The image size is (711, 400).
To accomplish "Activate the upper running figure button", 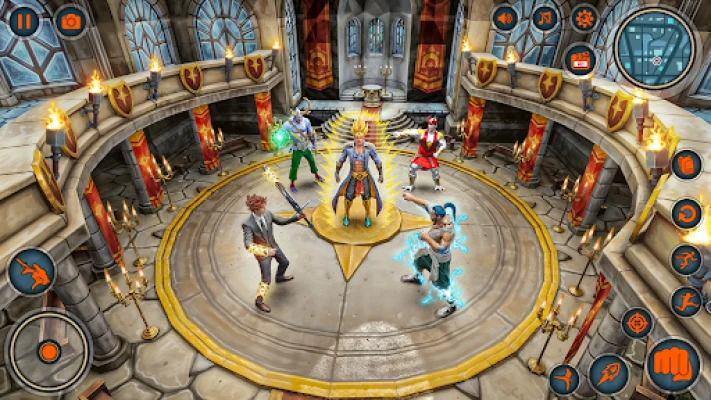I will click(x=686, y=259).
